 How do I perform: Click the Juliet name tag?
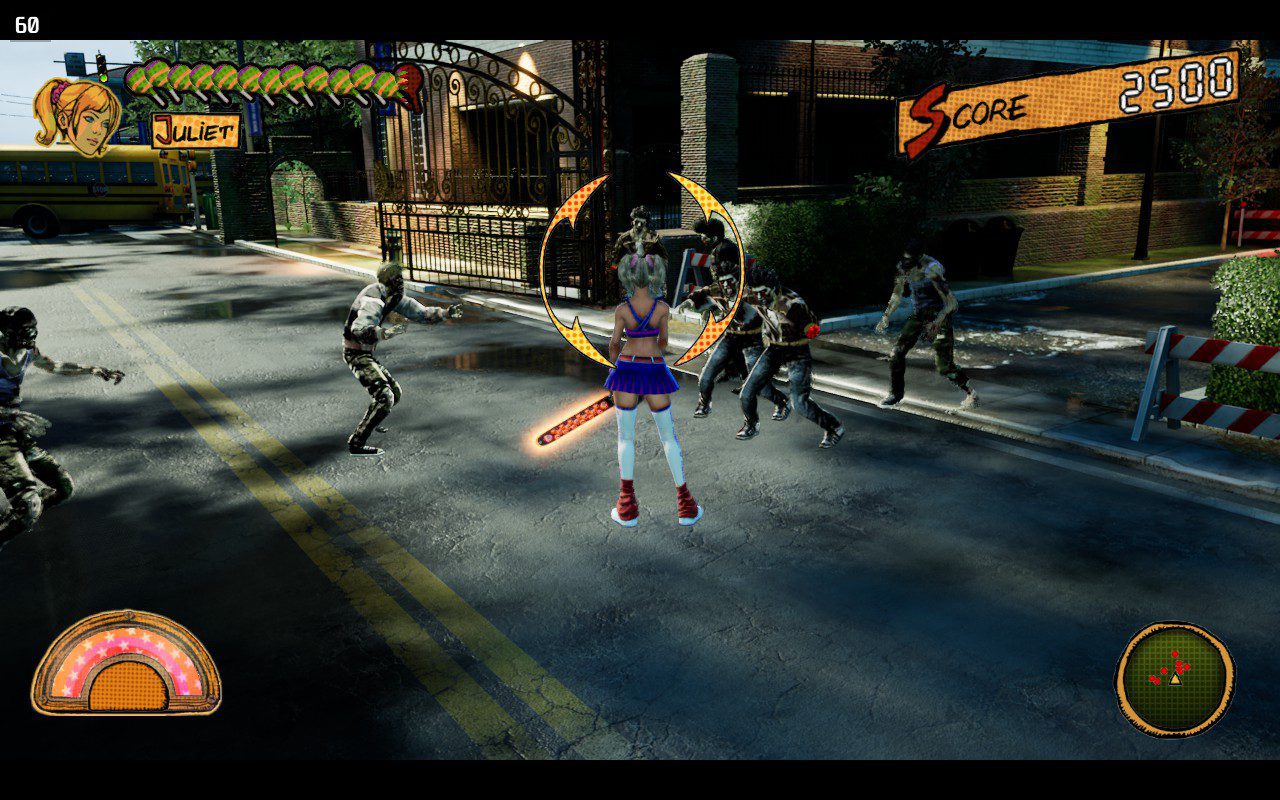196,131
